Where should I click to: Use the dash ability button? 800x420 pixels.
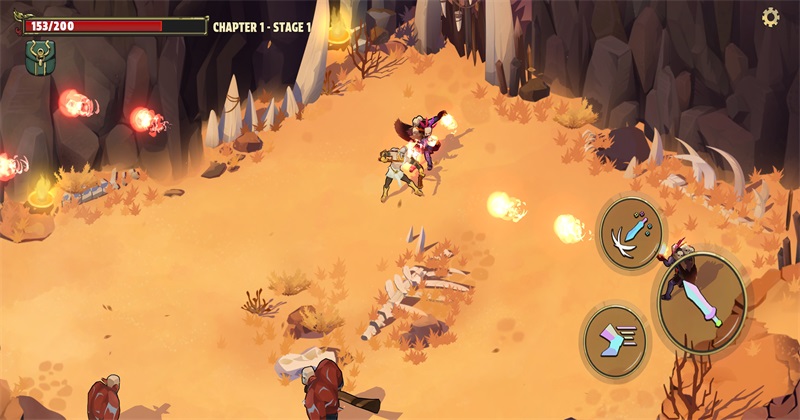[615, 342]
